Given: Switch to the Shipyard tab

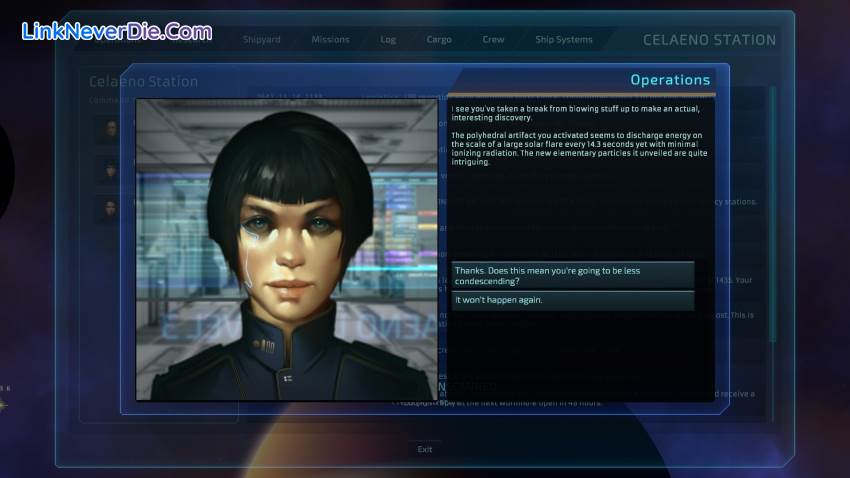Looking at the screenshot, I should coord(261,40).
